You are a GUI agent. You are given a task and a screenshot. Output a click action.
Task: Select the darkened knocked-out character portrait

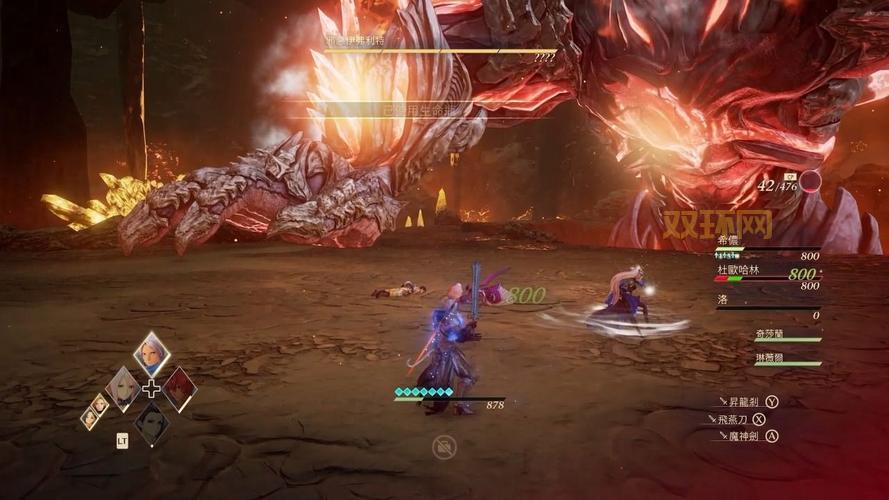coord(151,422)
